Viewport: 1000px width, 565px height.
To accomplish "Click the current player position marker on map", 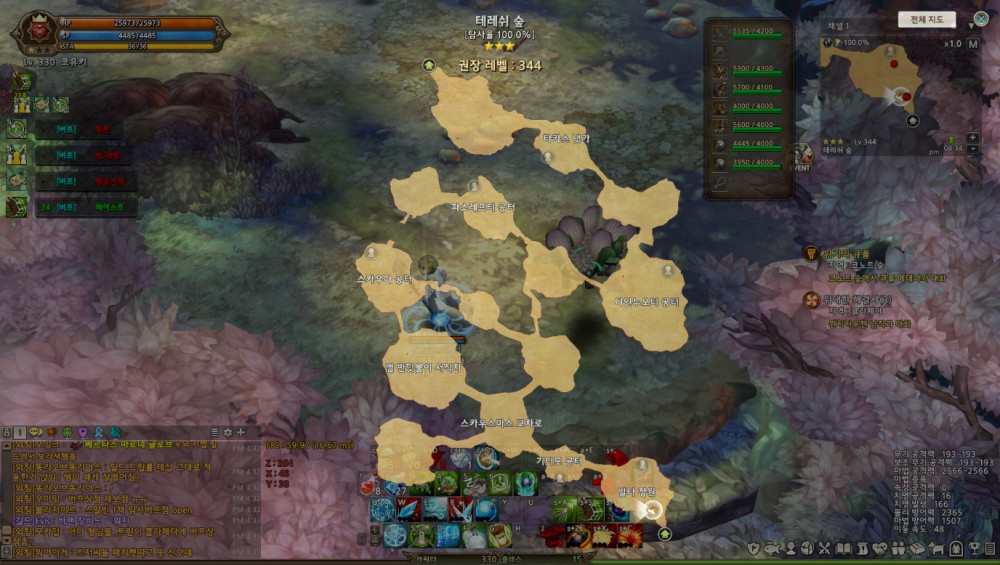I will [x=649, y=510].
